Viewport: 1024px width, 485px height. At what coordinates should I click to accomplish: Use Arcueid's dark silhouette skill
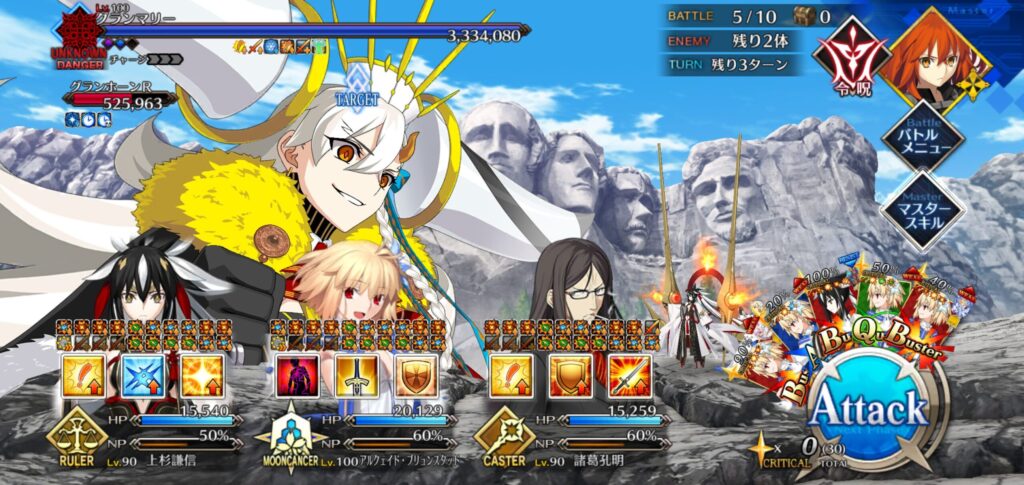(x=297, y=375)
